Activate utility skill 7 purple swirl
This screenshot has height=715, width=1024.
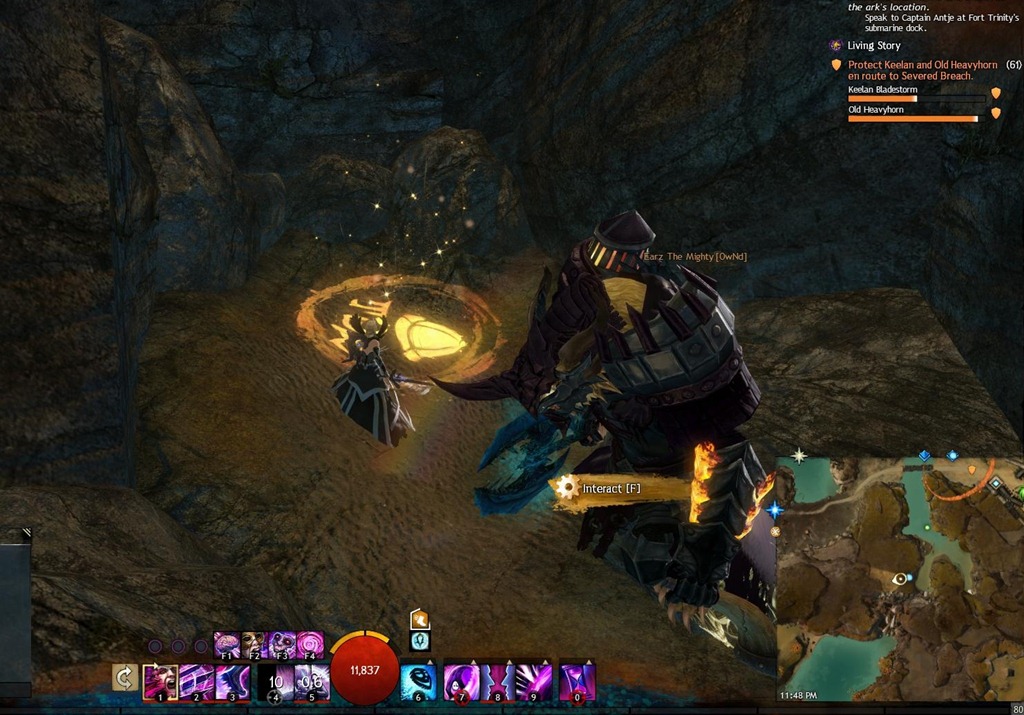(461, 681)
